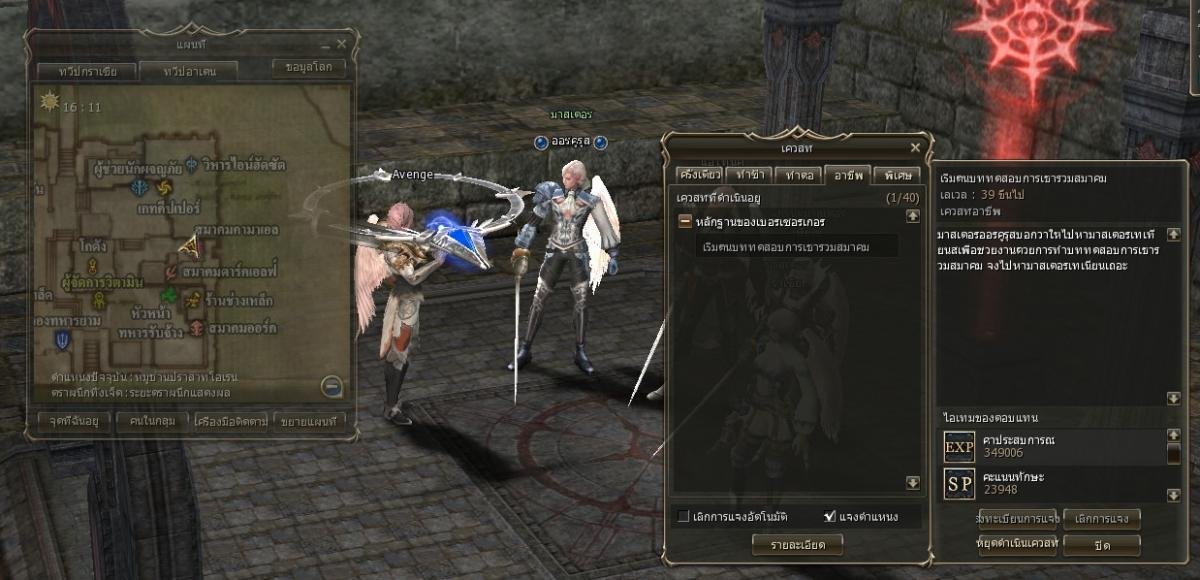Image resolution: width=1200 pixels, height=580 pixels.
Task: Switch to the ทำซ้ำ quest tab
Action: [x=745, y=174]
